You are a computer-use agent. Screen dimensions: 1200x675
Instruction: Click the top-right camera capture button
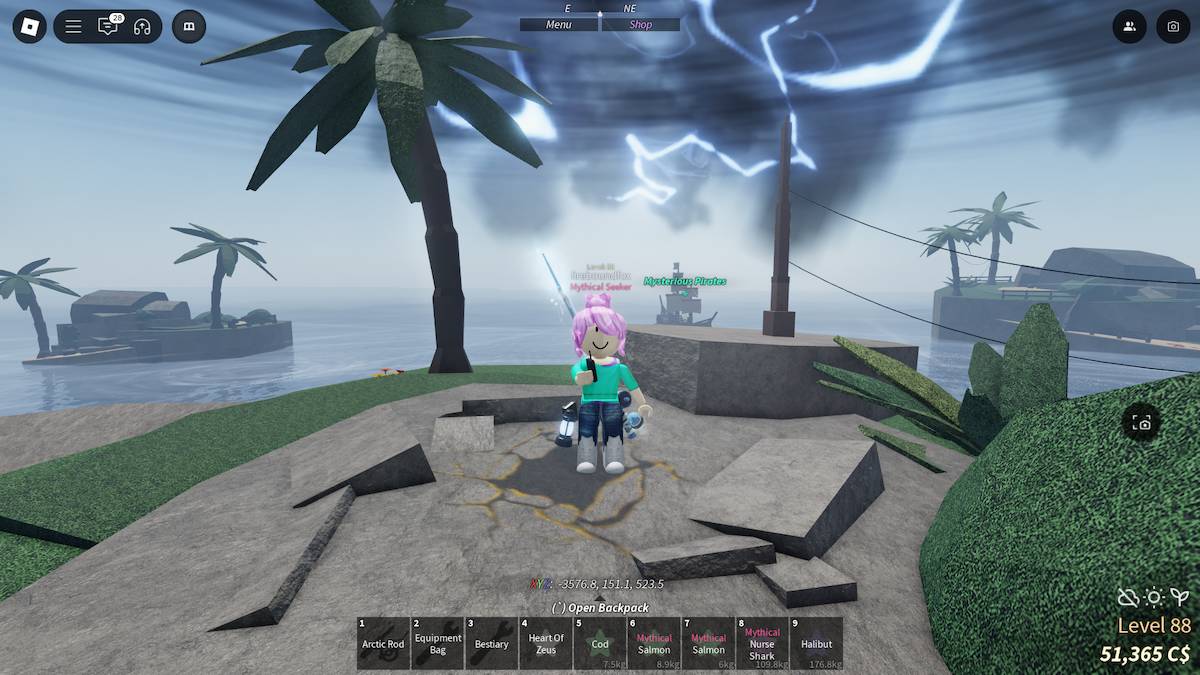1173,26
